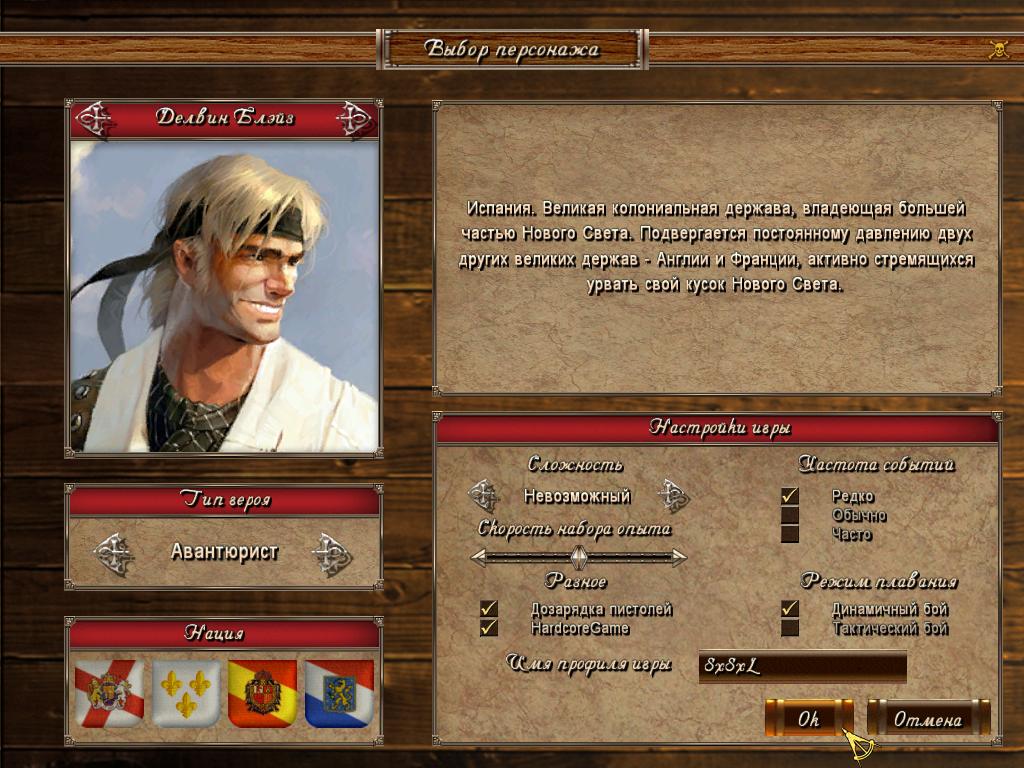This screenshot has height=768, width=1024.
Task: Switch to previous character portrait arrow
Action: (x=95, y=119)
